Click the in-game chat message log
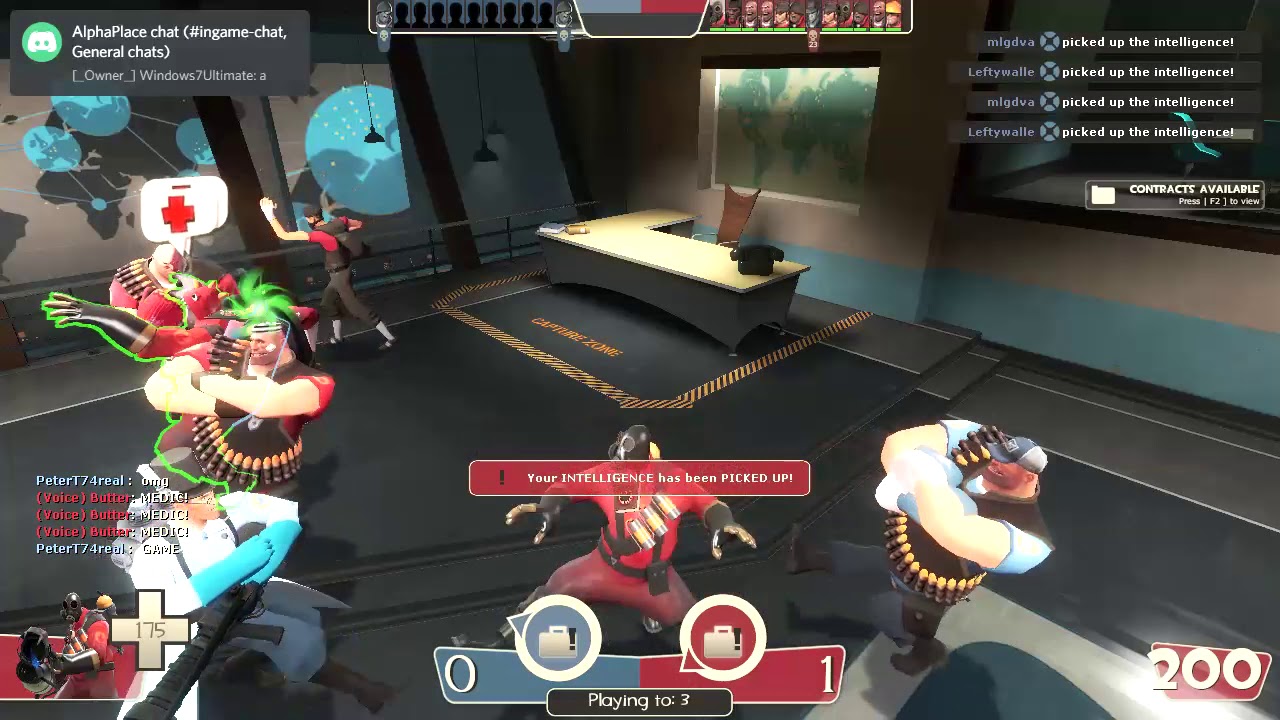 [x=110, y=515]
